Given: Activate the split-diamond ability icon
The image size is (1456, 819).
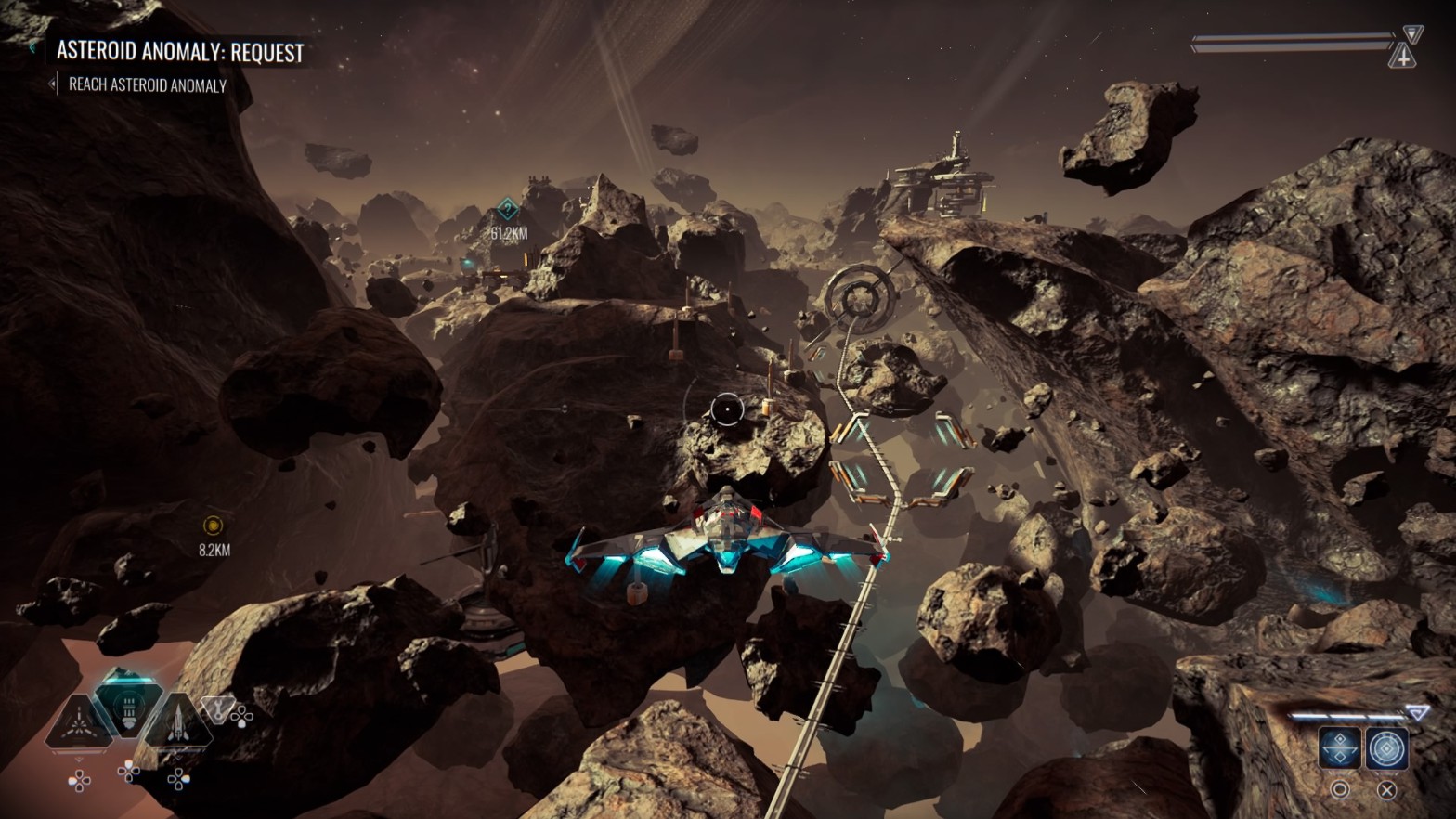Looking at the screenshot, I should pyautogui.click(x=1340, y=748).
